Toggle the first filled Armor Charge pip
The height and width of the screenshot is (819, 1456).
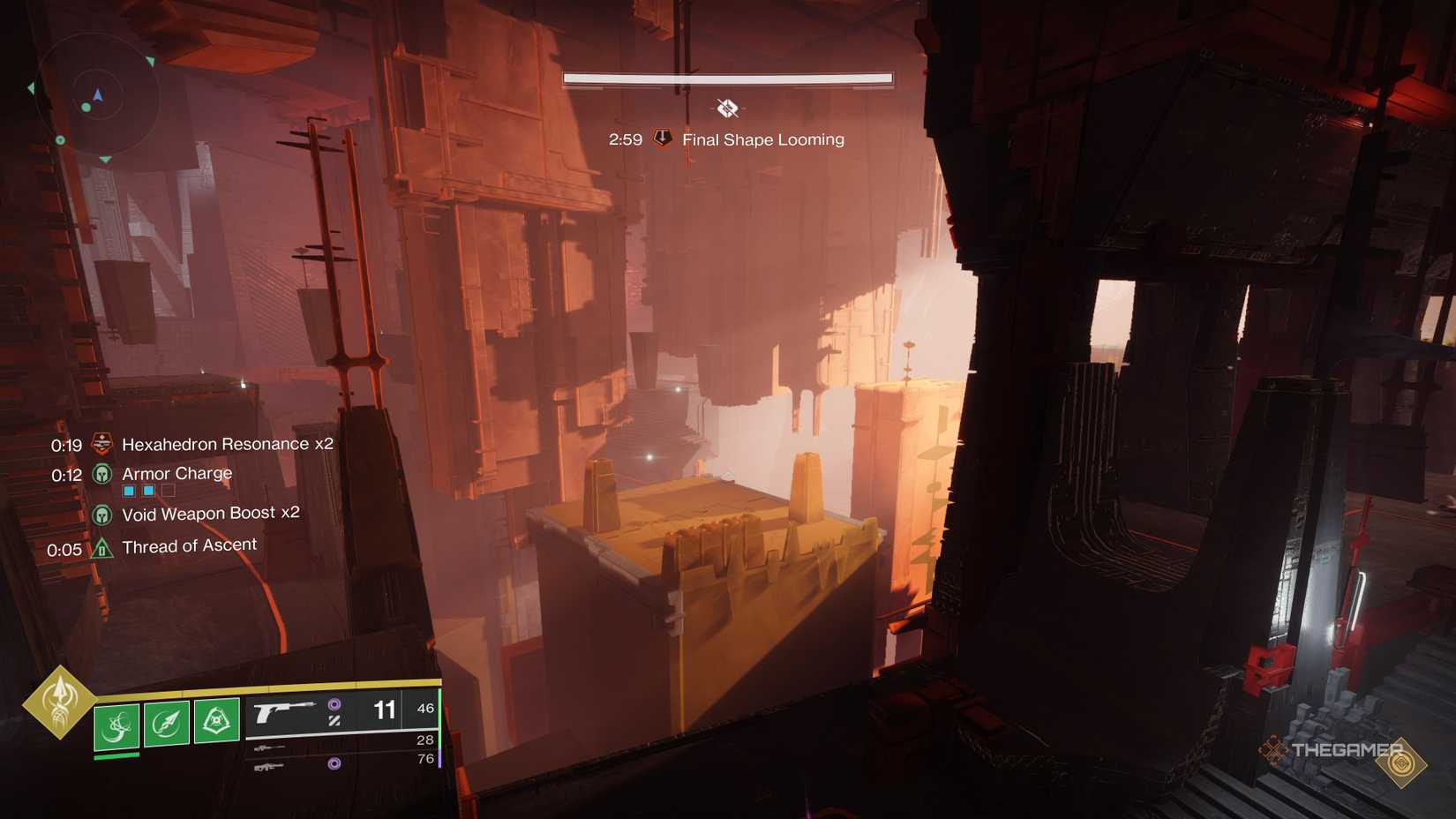click(129, 491)
